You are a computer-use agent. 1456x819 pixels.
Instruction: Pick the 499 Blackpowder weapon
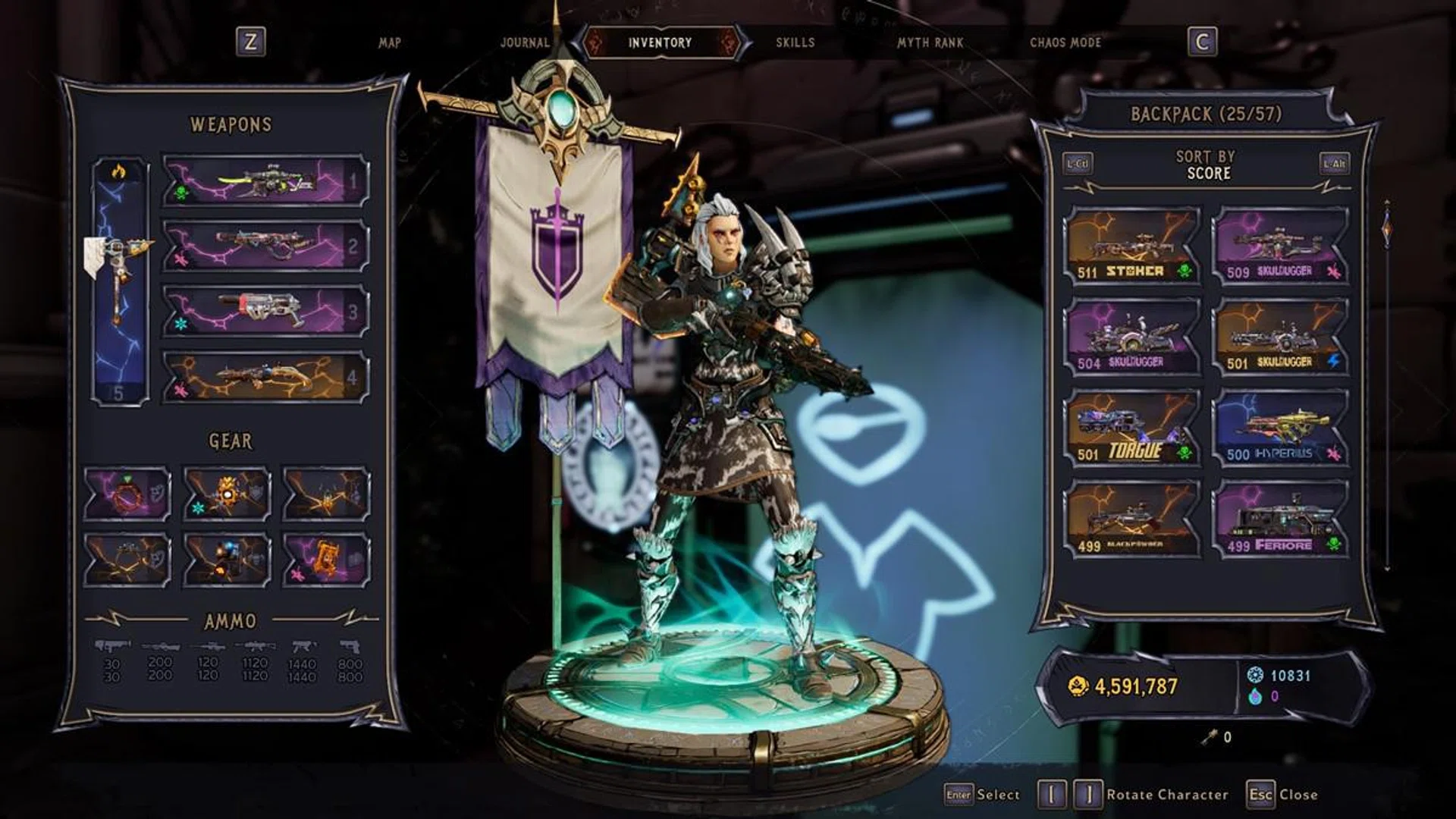(x=1131, y=520)
